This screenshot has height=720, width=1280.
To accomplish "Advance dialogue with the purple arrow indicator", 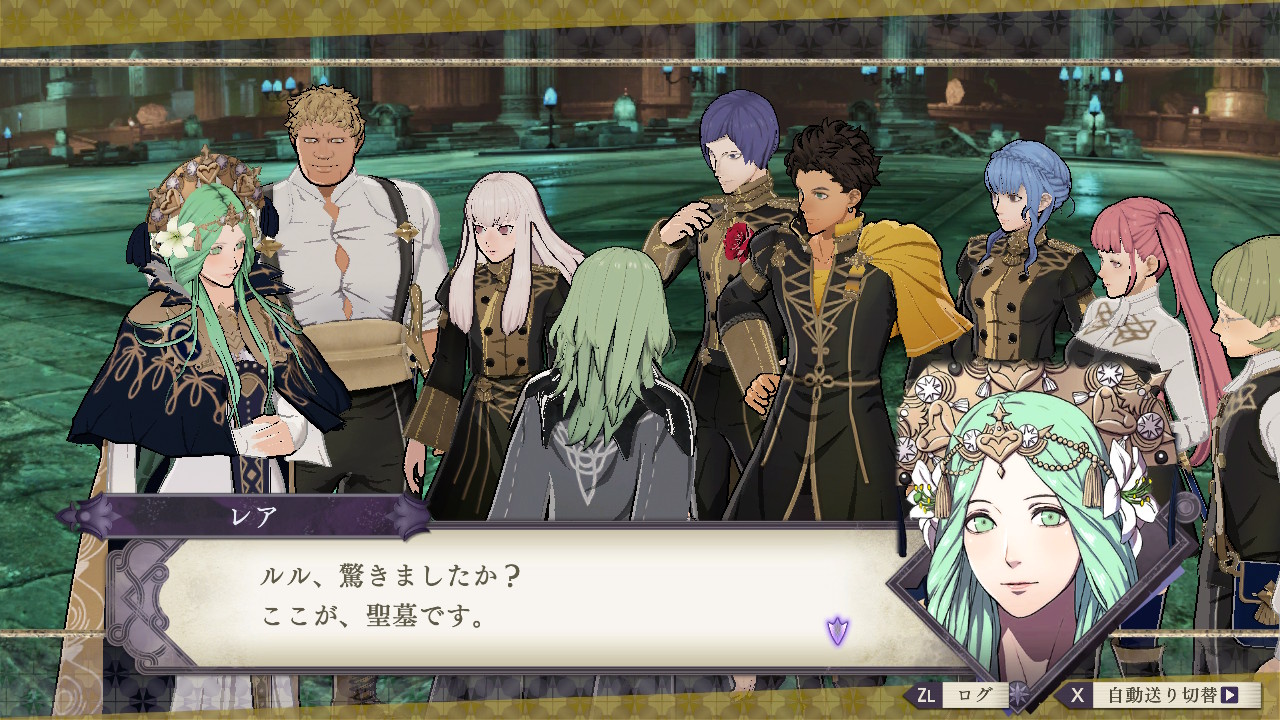I will tap(837, 630).
